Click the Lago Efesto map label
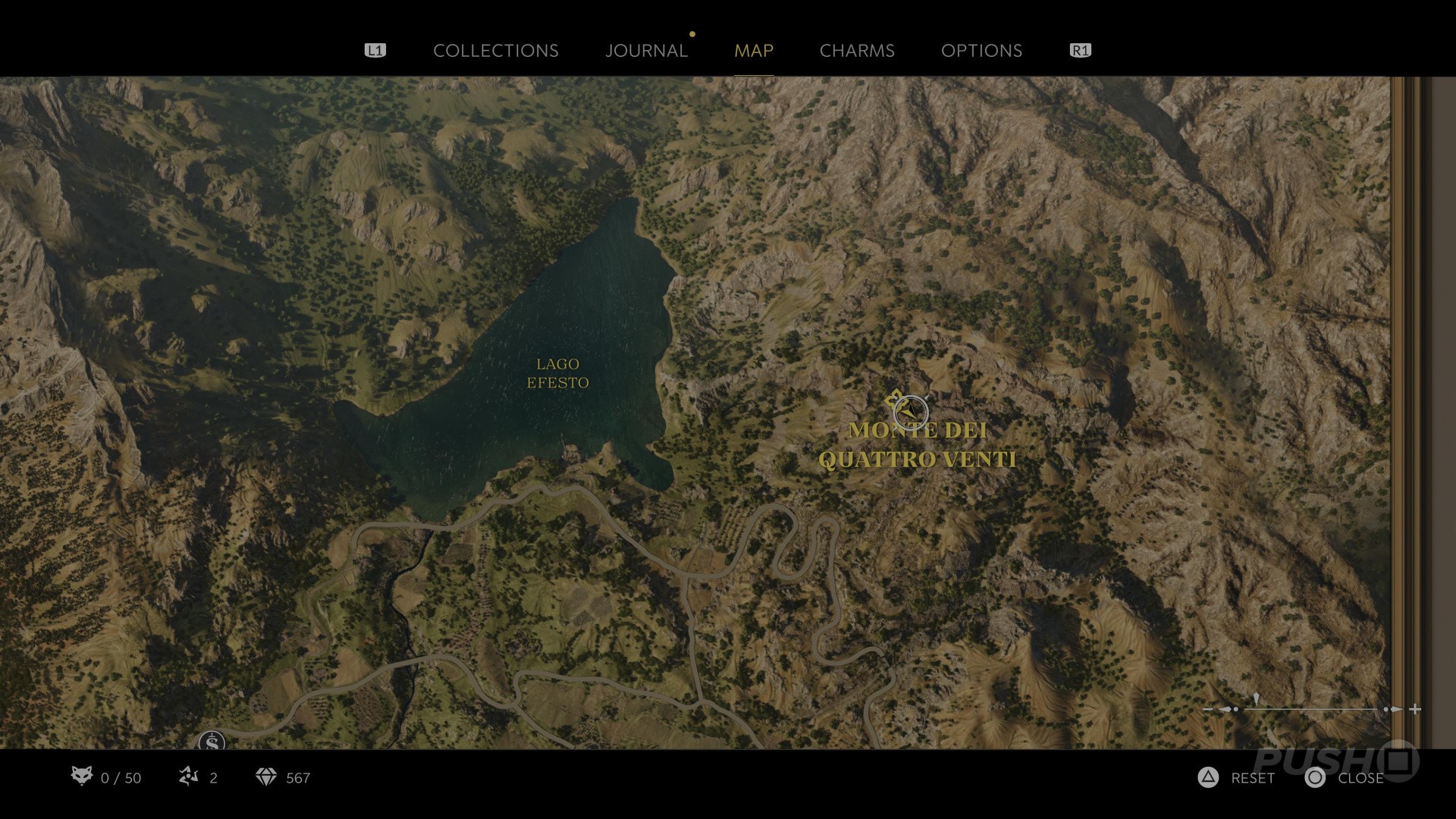This screenshot has height=819, width=1456. click(557, 374)
